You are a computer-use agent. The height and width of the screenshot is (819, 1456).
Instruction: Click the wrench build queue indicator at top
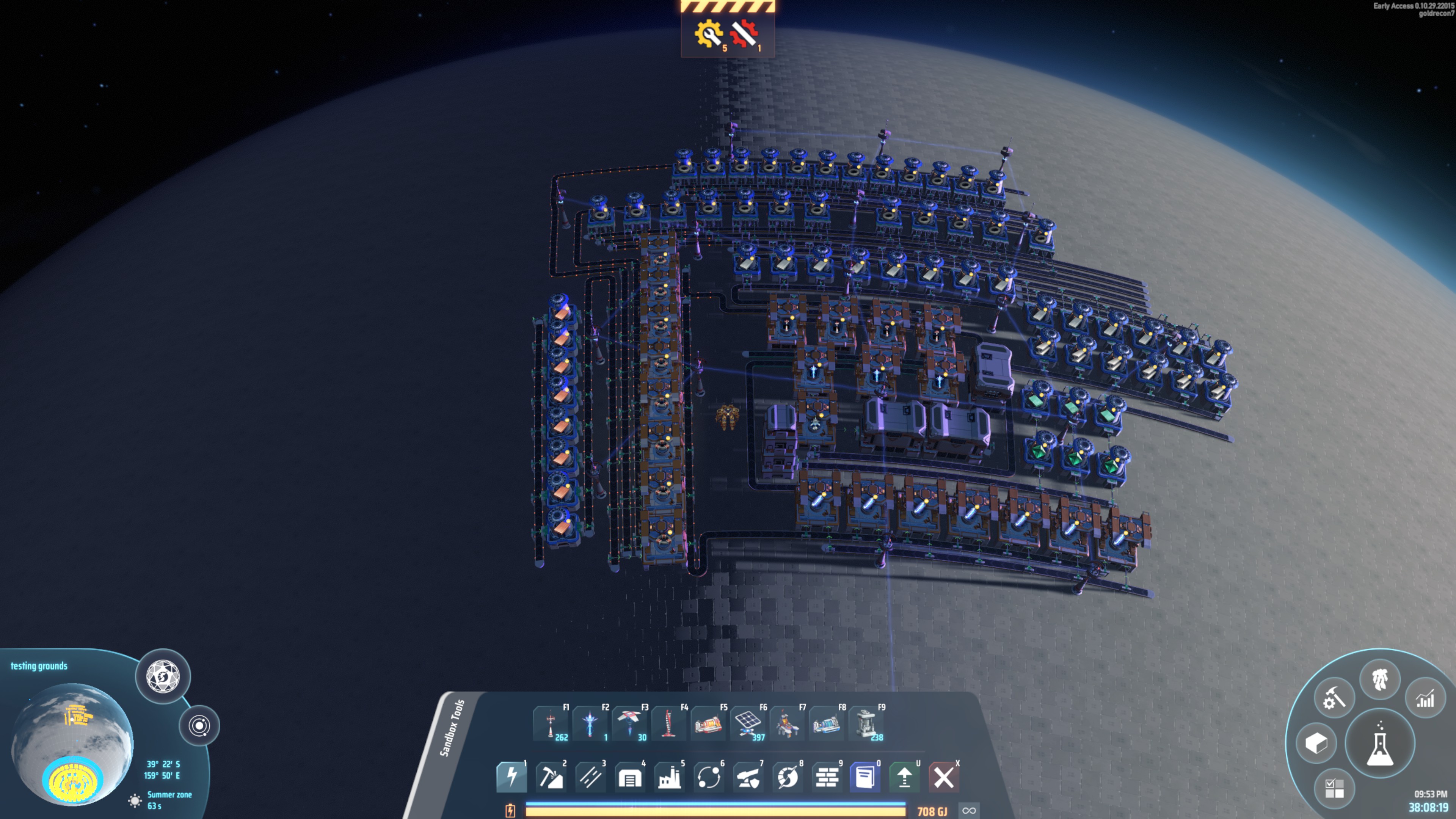pyautogui.click(x=709, y=34)
